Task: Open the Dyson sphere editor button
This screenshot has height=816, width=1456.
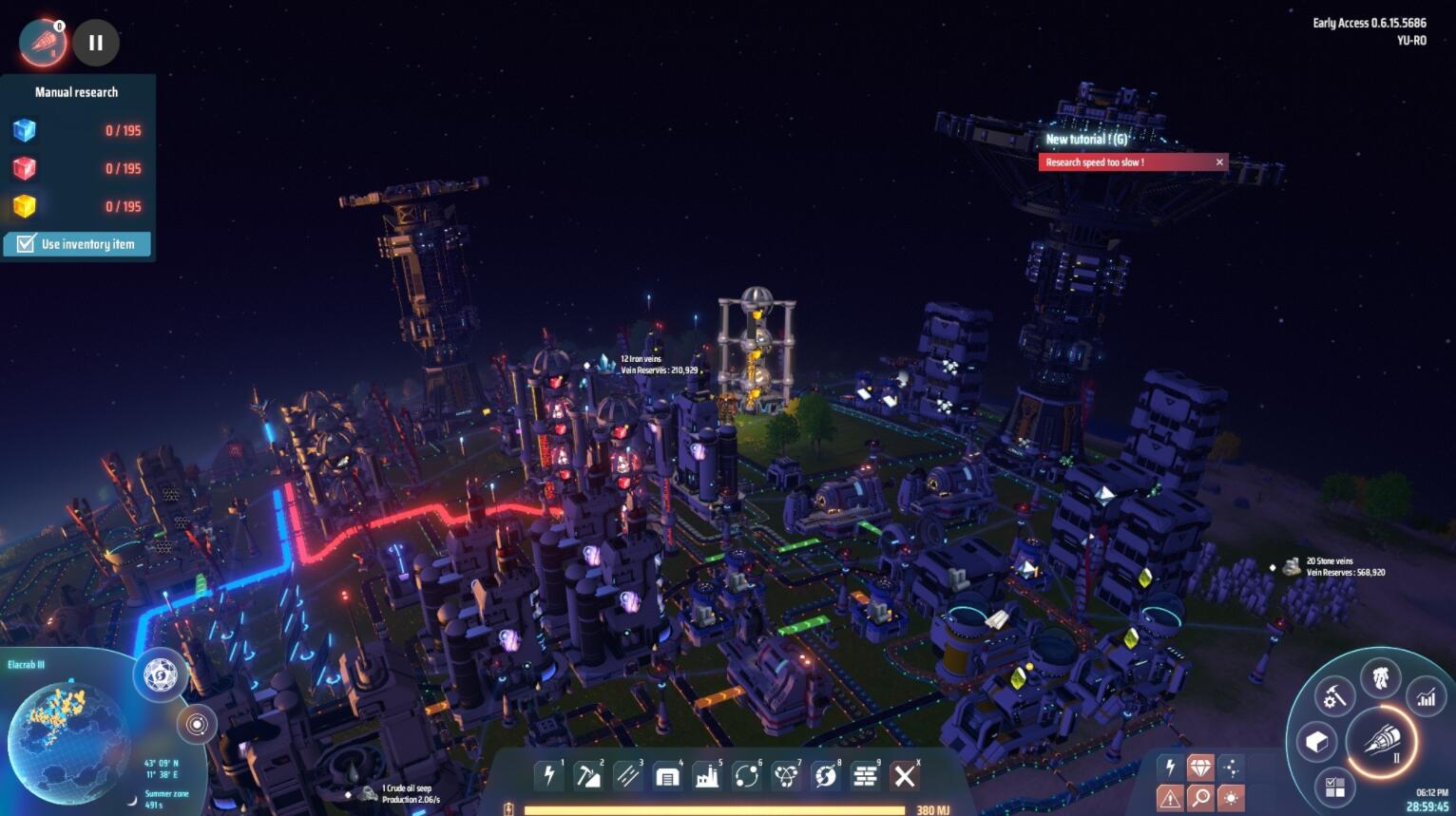Action: [161, 675]
